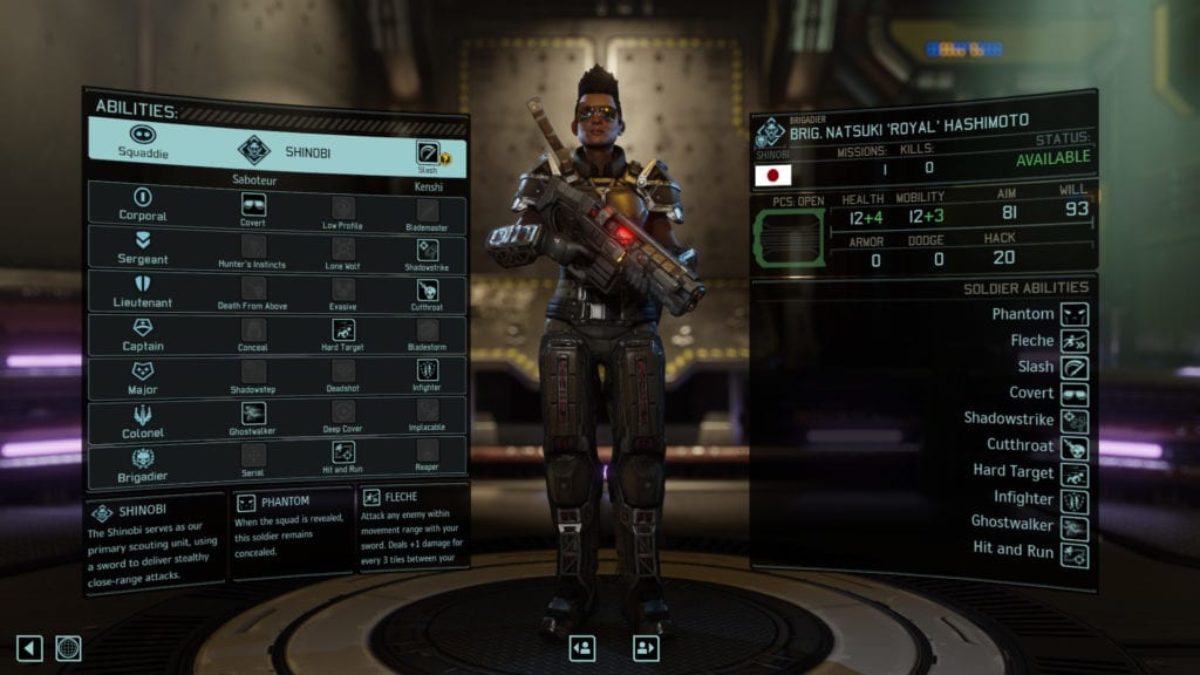Select the Low Profile ability in the Corporal row
Viewport: 1200px width, 675px height.
(343, 208)
